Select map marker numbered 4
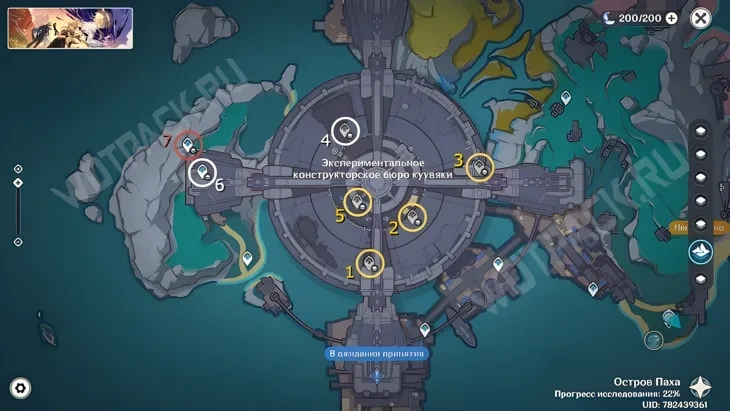The width and height of the screenshot is (730, 411). pos(346,130)
